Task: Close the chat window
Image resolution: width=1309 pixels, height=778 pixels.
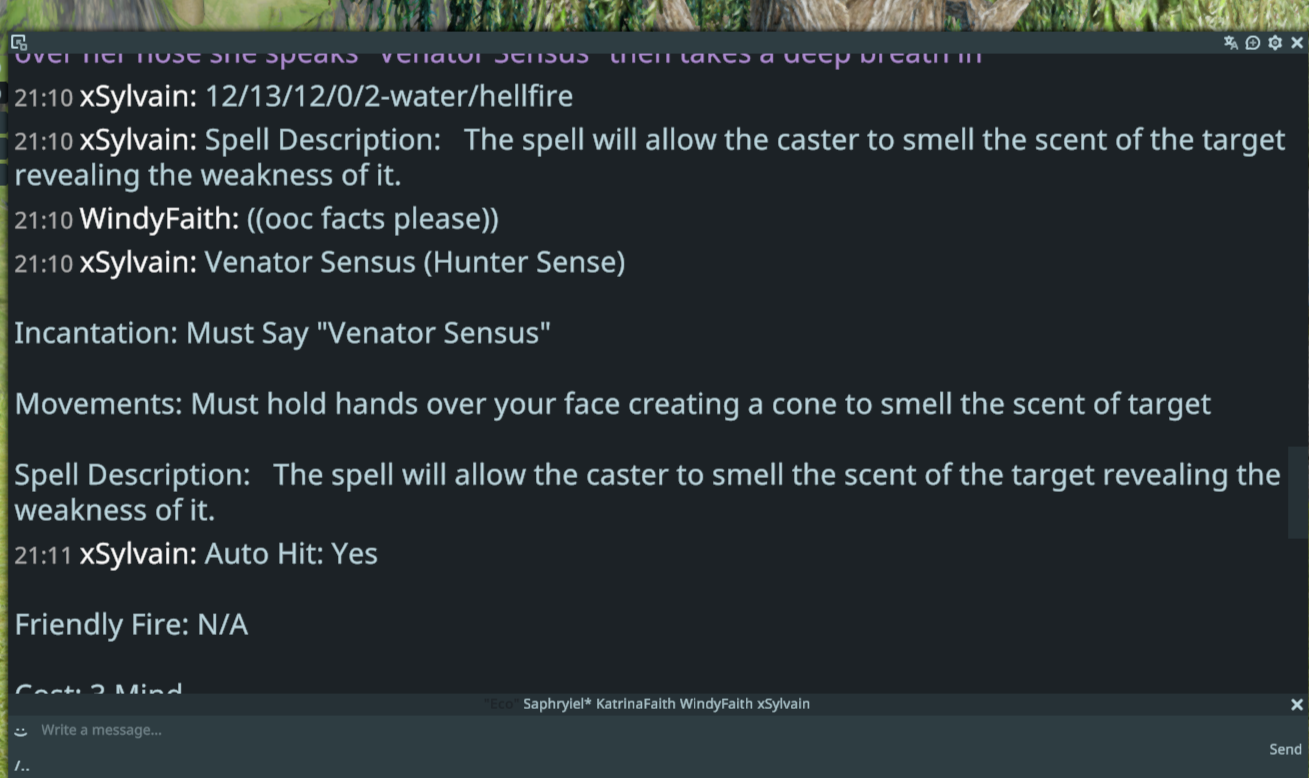Action: [1297, 43]
